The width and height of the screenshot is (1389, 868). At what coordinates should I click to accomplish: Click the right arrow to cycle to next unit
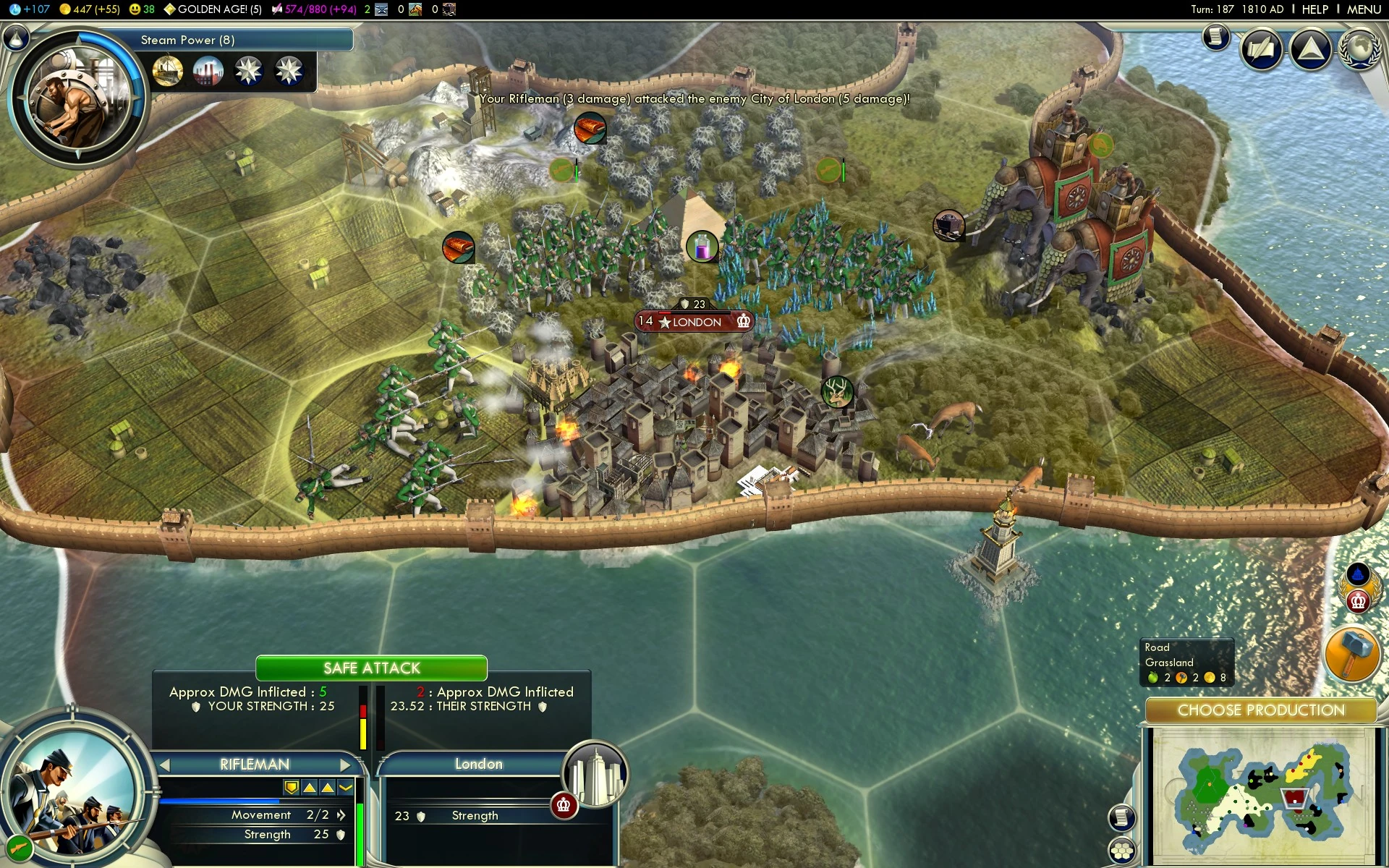tap(345, 765)
